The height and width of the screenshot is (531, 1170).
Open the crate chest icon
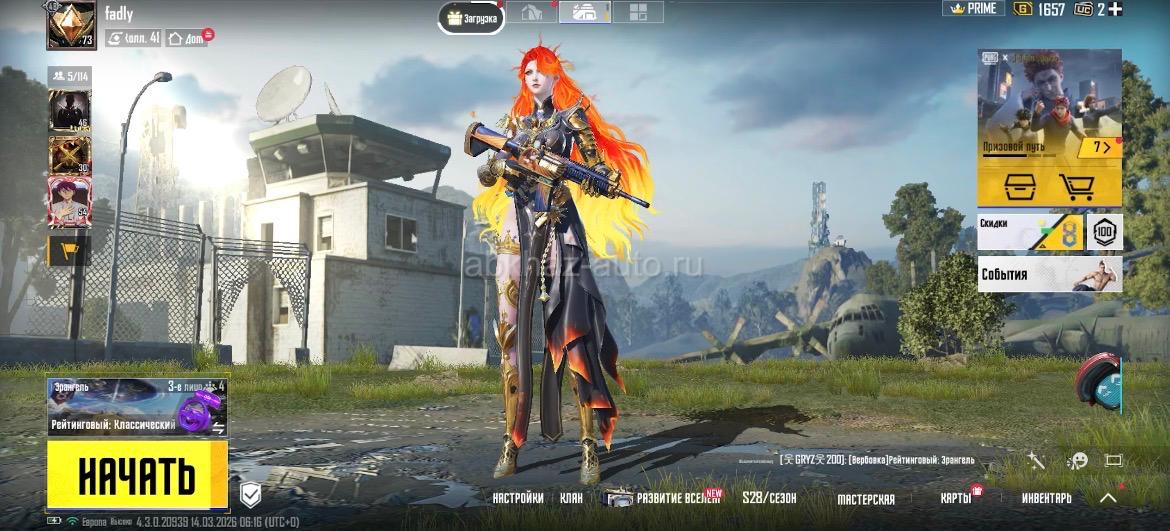click(x=1021, y=186)
